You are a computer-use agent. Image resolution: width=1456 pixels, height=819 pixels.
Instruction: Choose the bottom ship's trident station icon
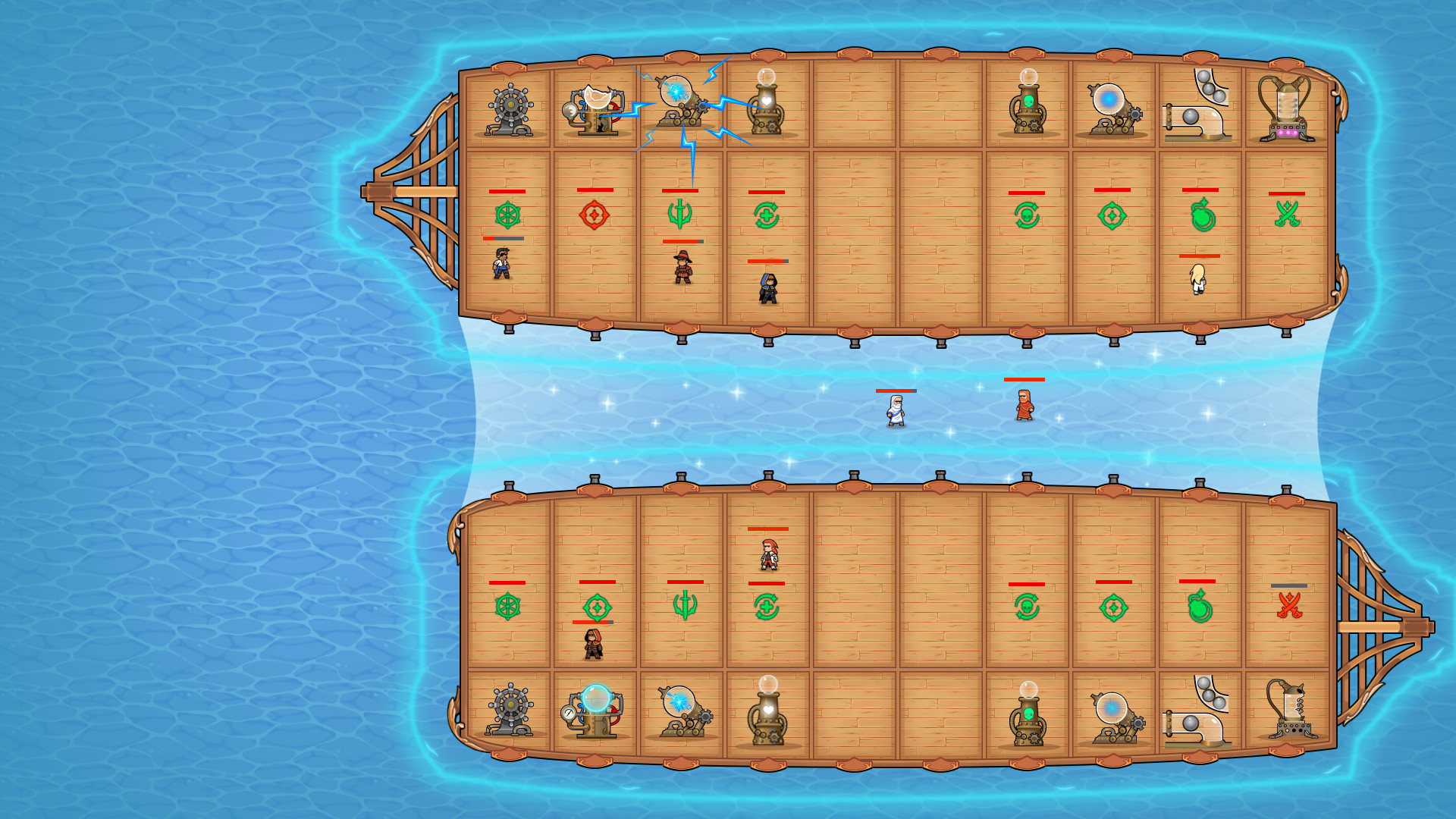[685, 606]
